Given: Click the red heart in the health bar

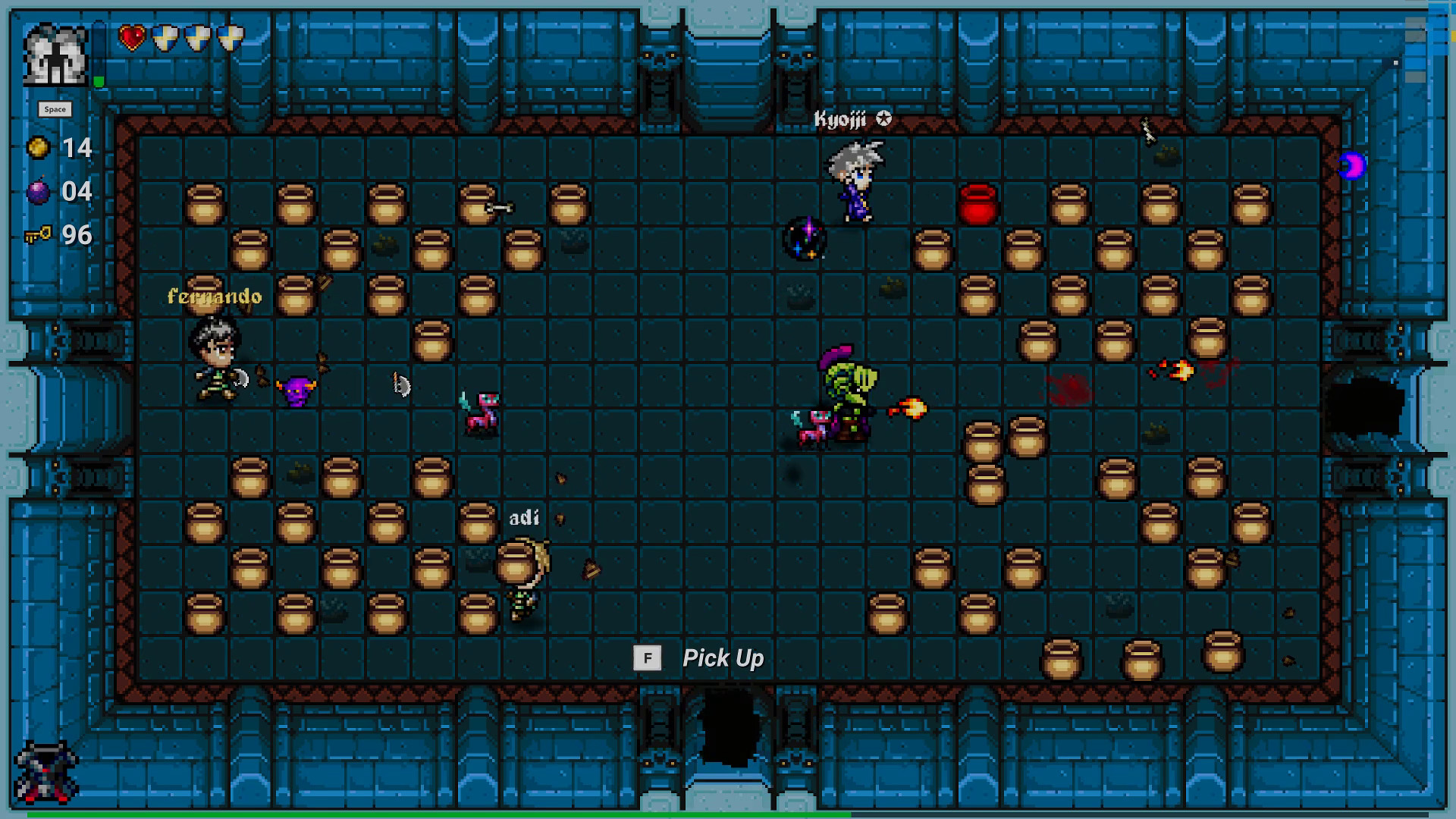Looking at the screenshot, I should [x=130, y=36].
